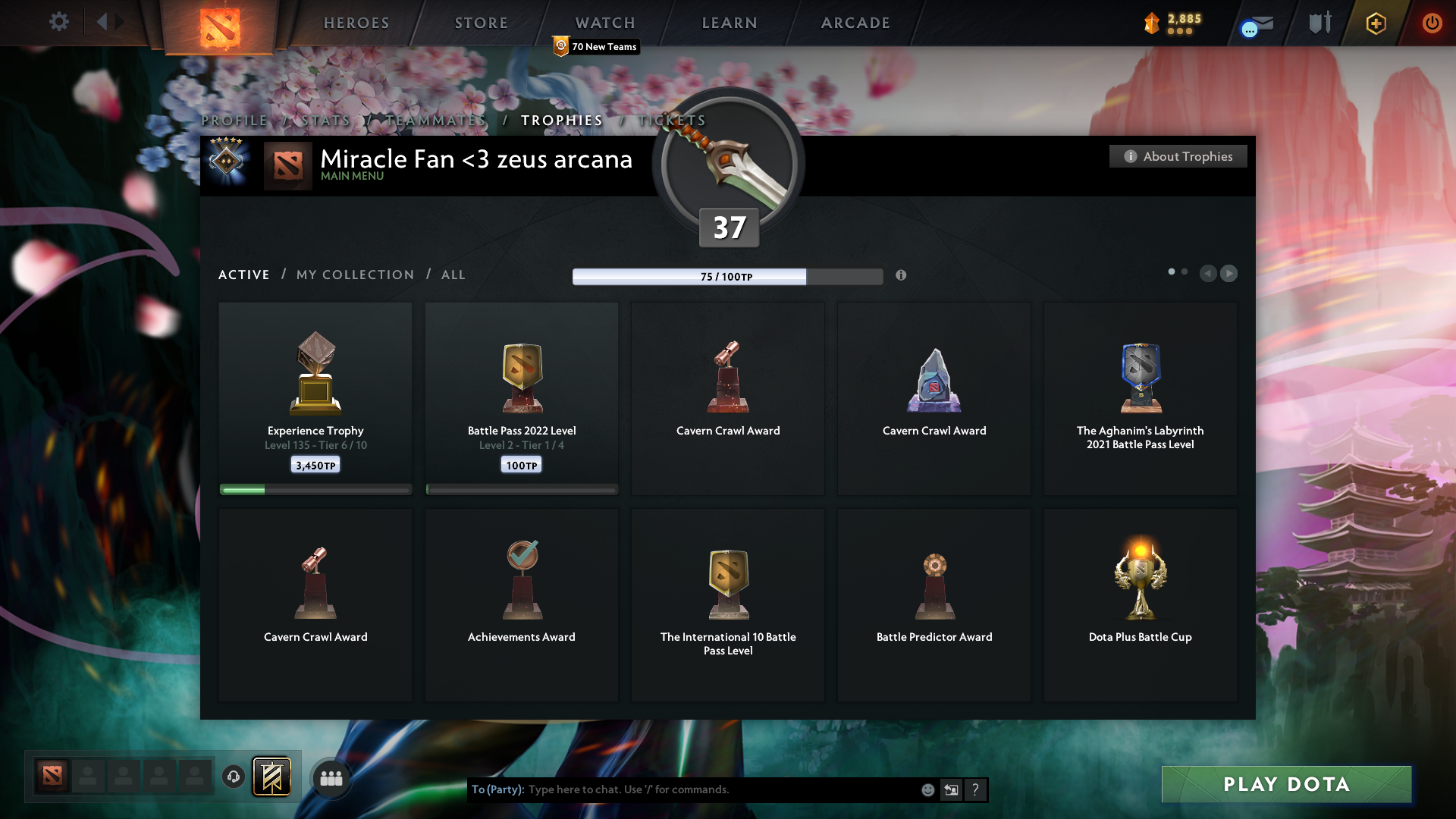Open the guild banner icon
The height and width of the screenshot is (819, 1456).
pos(272,777)
